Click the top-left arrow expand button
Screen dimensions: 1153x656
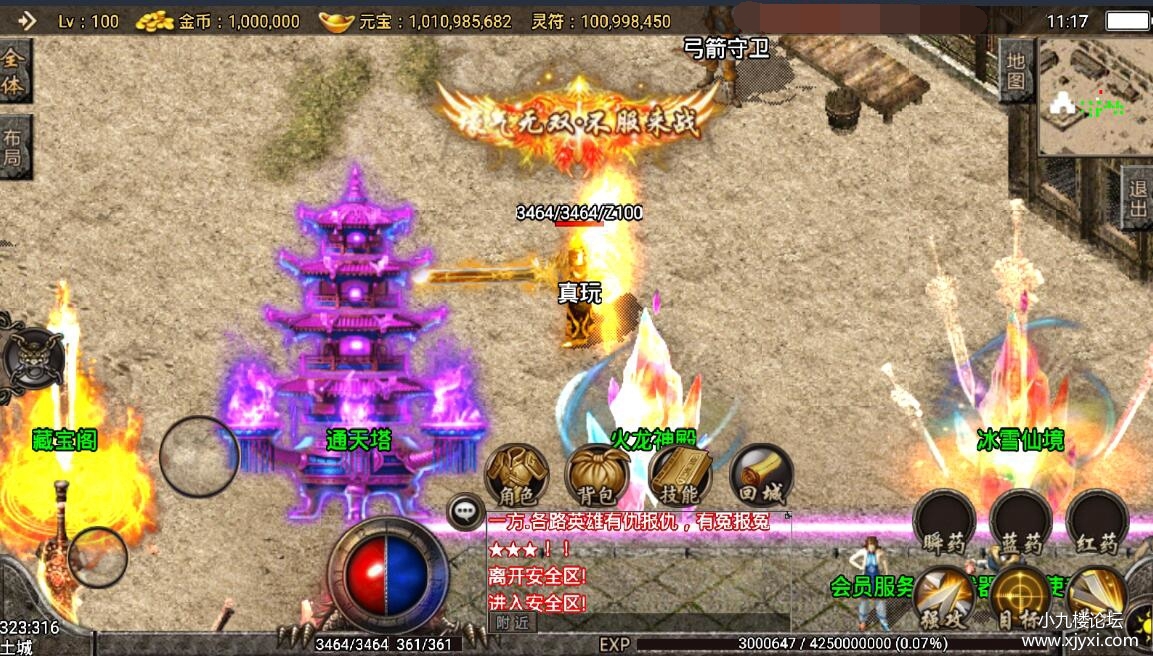click(25, 20)
